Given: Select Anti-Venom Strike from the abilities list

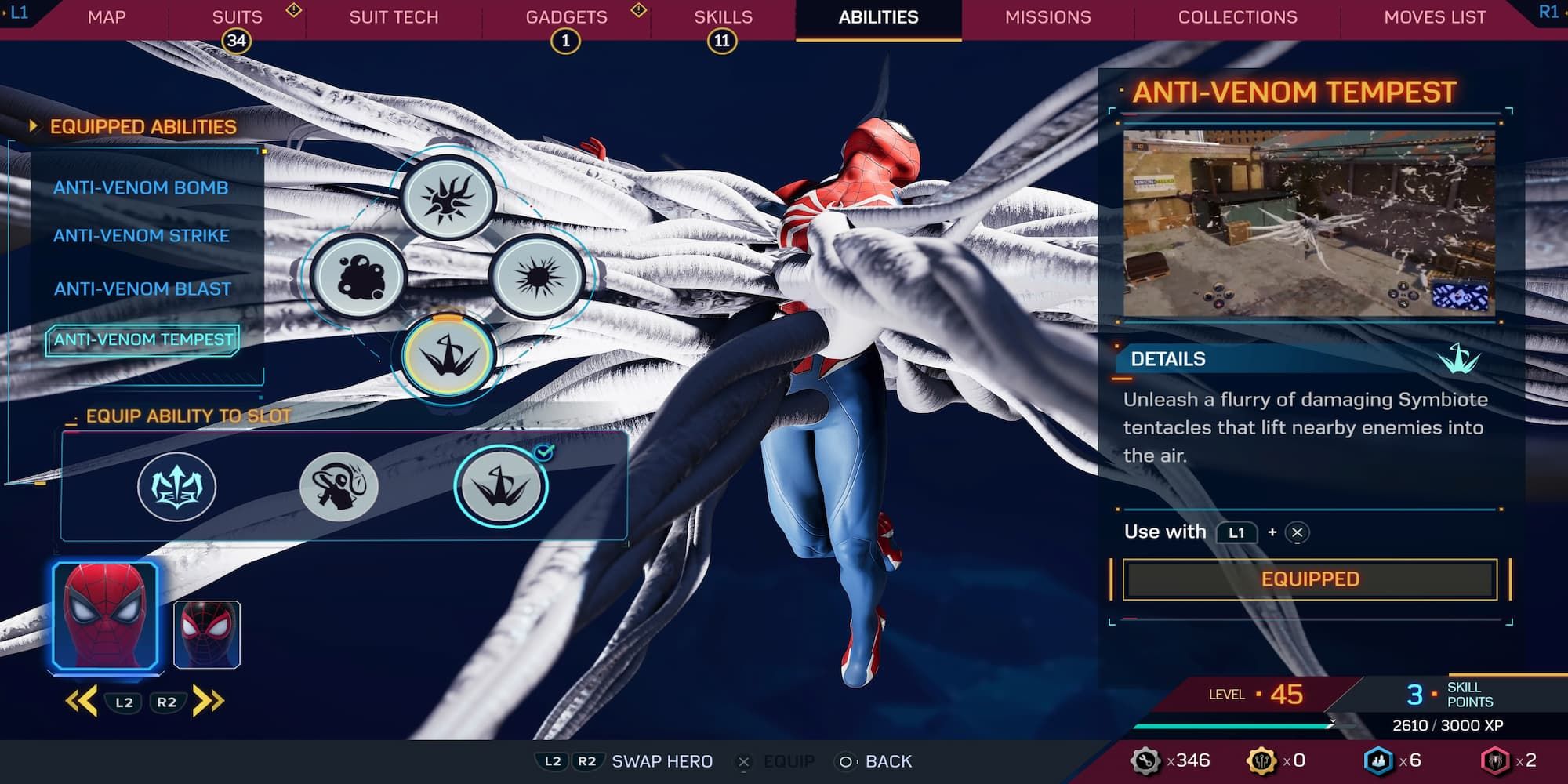Looking at the screenshot, I should 141,236.
